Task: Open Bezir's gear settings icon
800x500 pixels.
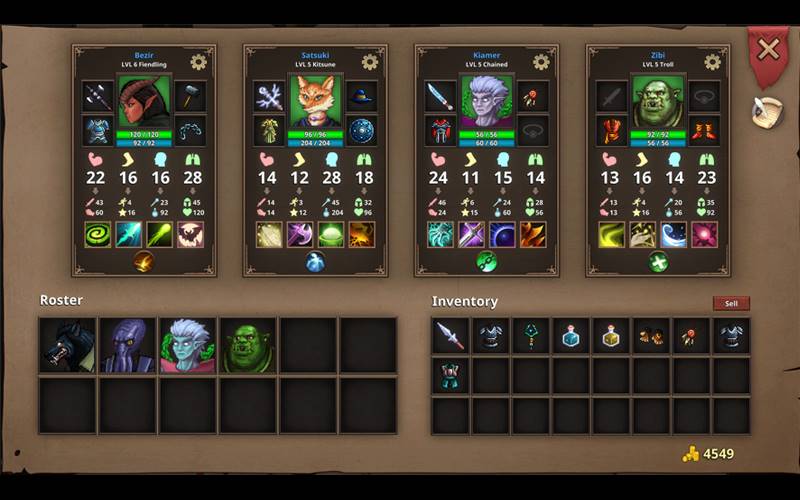Action: tap(198, 62)
